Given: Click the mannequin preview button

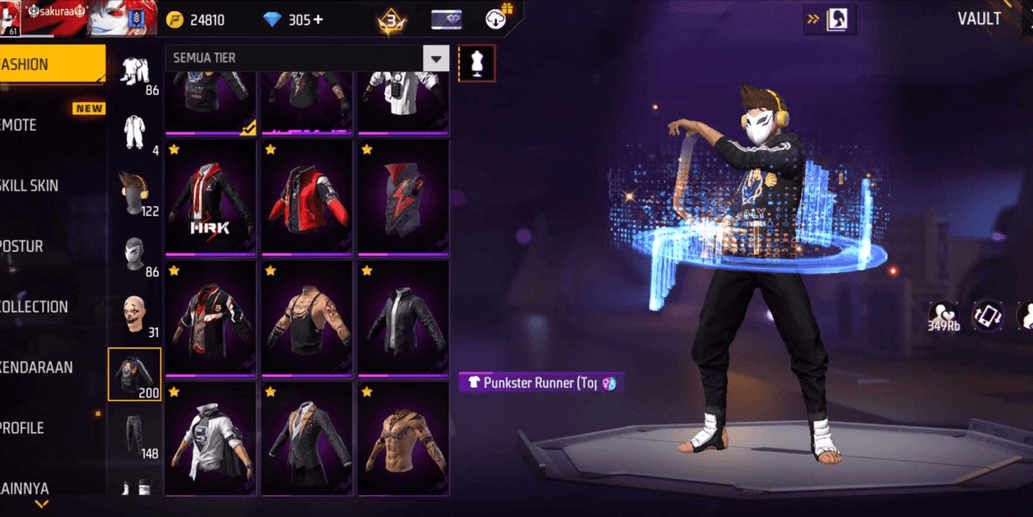Looking at the screenshot, I should (477, 63).
